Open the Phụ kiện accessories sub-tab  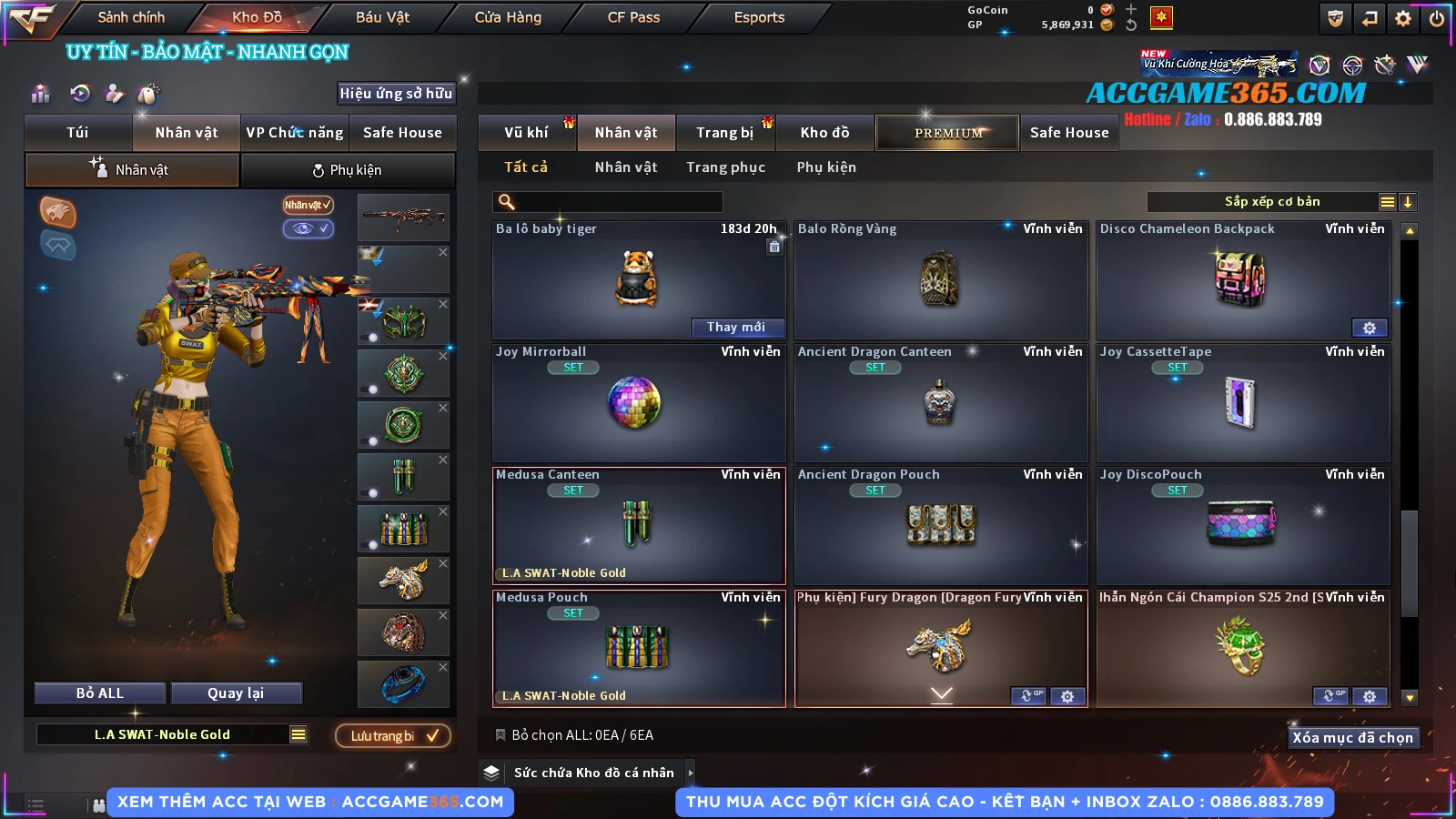click(348, 170)
